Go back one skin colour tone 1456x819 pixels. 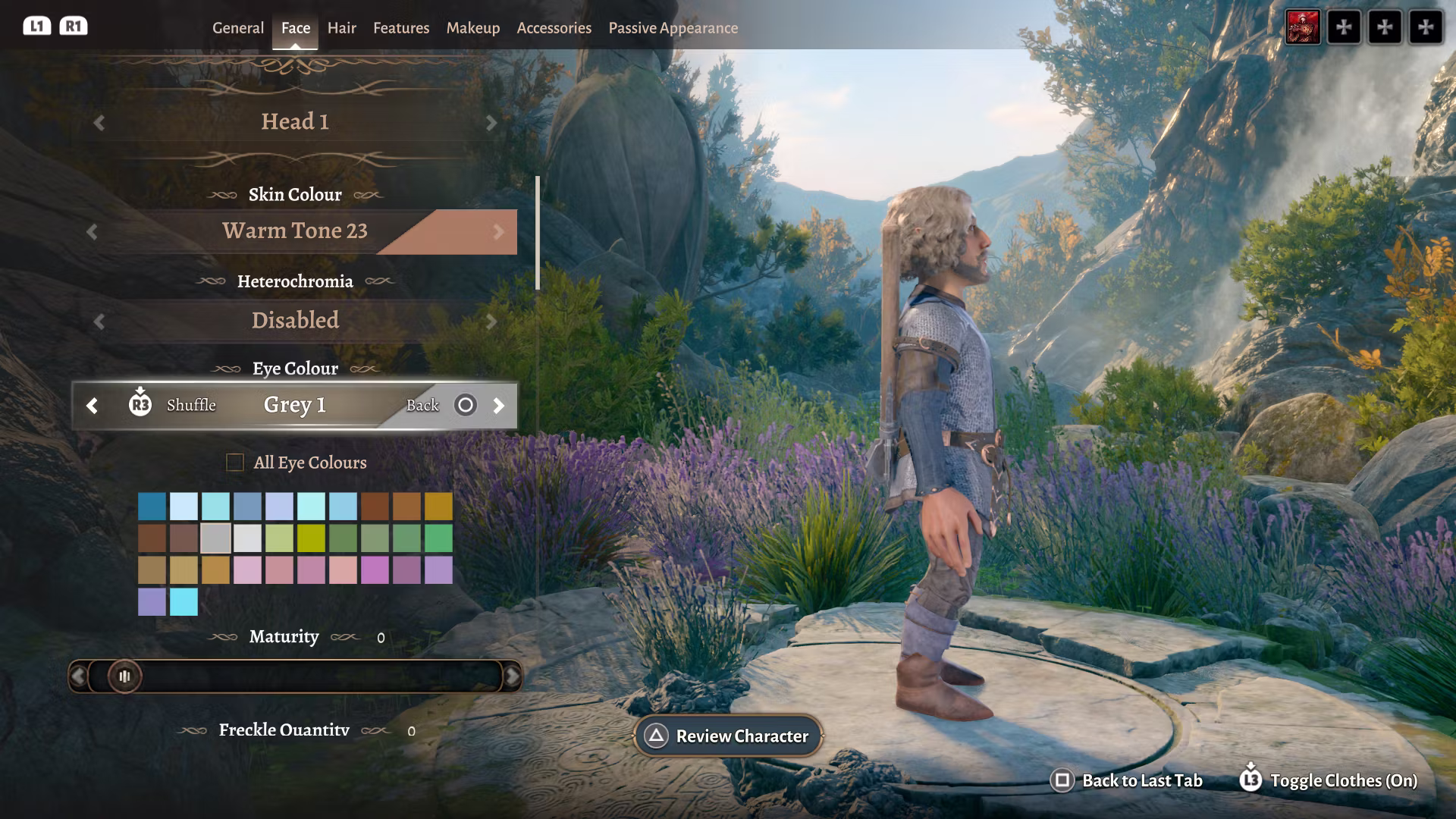93,232
